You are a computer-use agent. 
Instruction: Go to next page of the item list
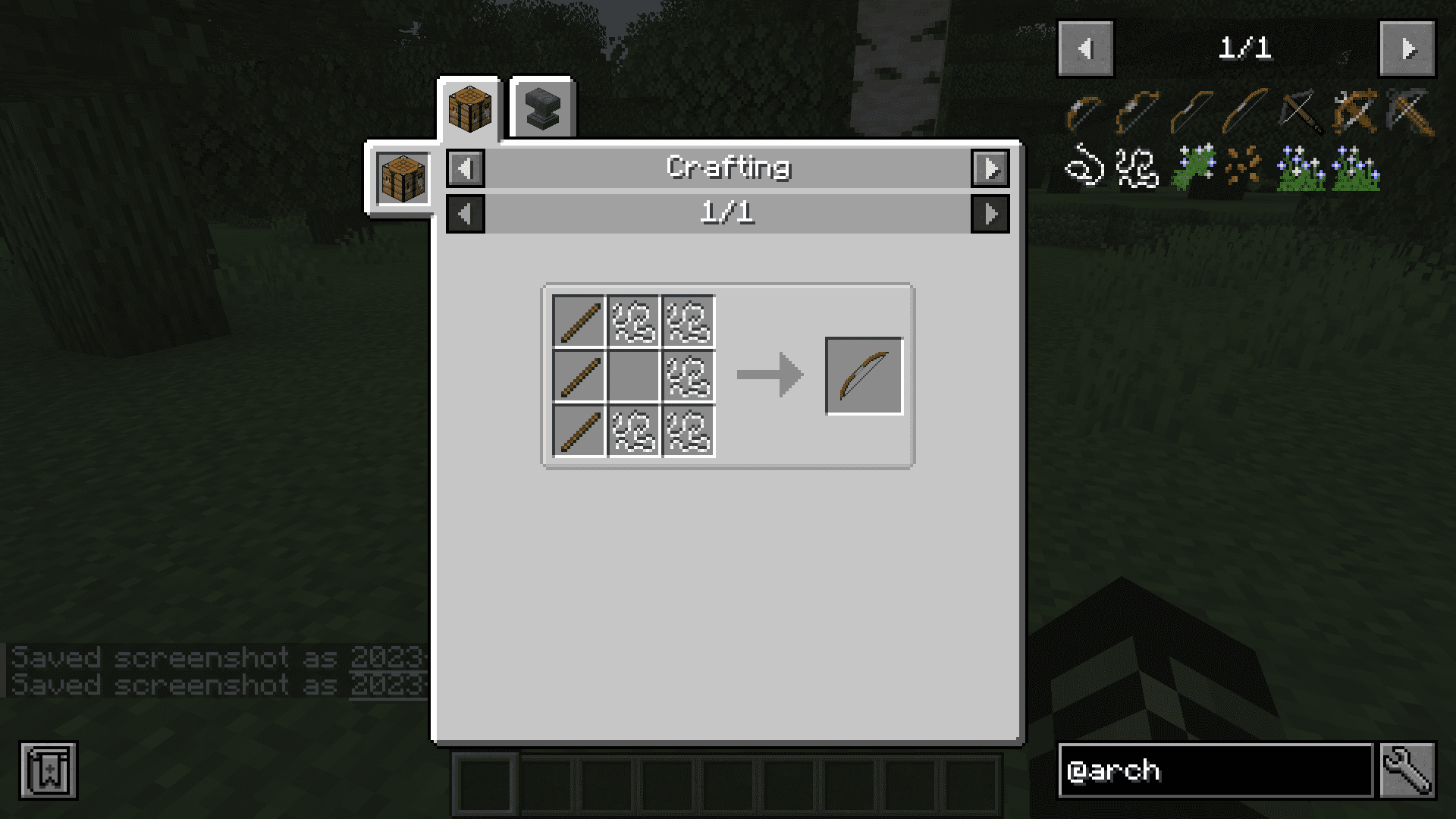click(x=1407, y=49)
